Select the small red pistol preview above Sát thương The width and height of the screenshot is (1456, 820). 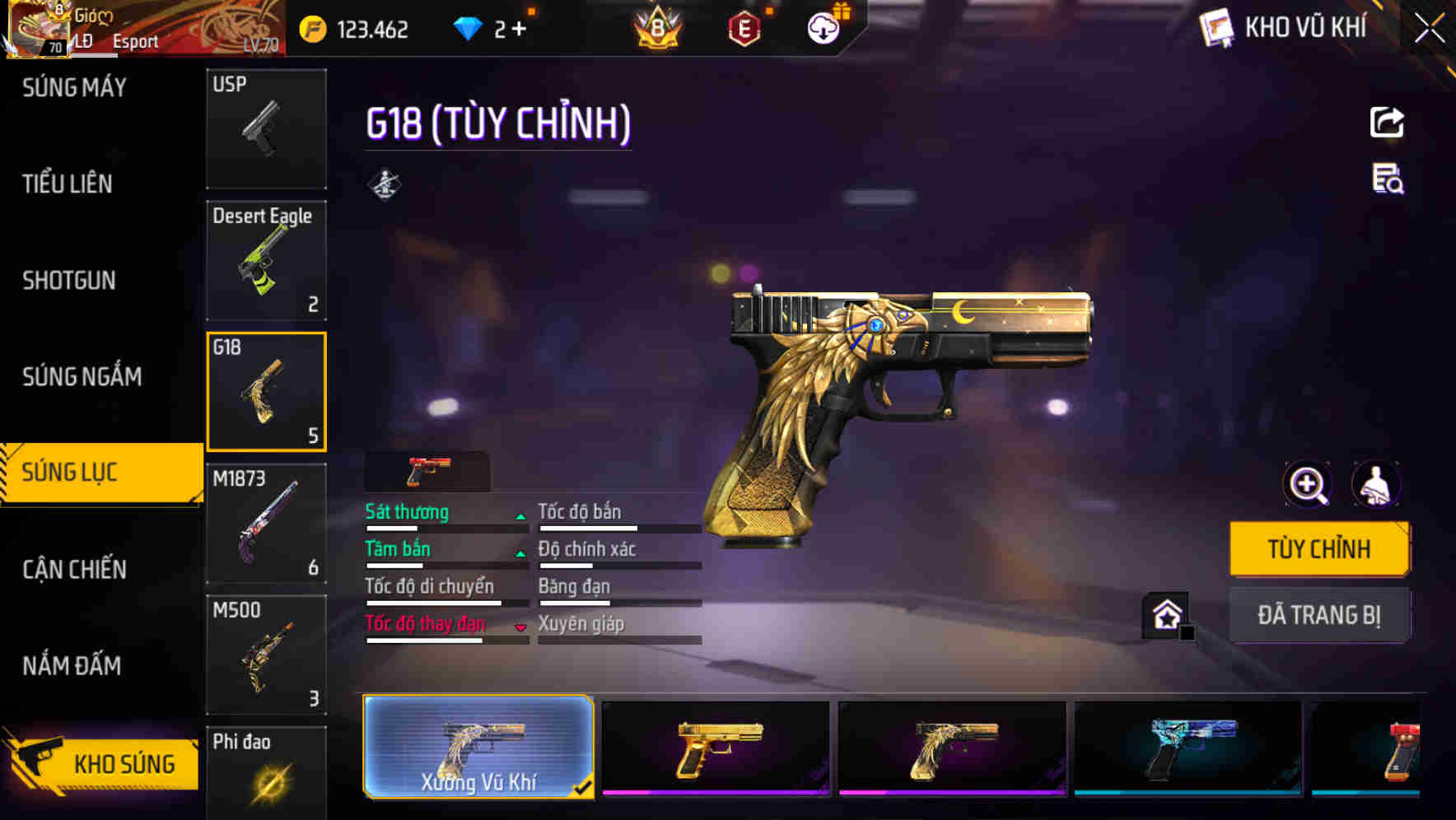(425, 470)
